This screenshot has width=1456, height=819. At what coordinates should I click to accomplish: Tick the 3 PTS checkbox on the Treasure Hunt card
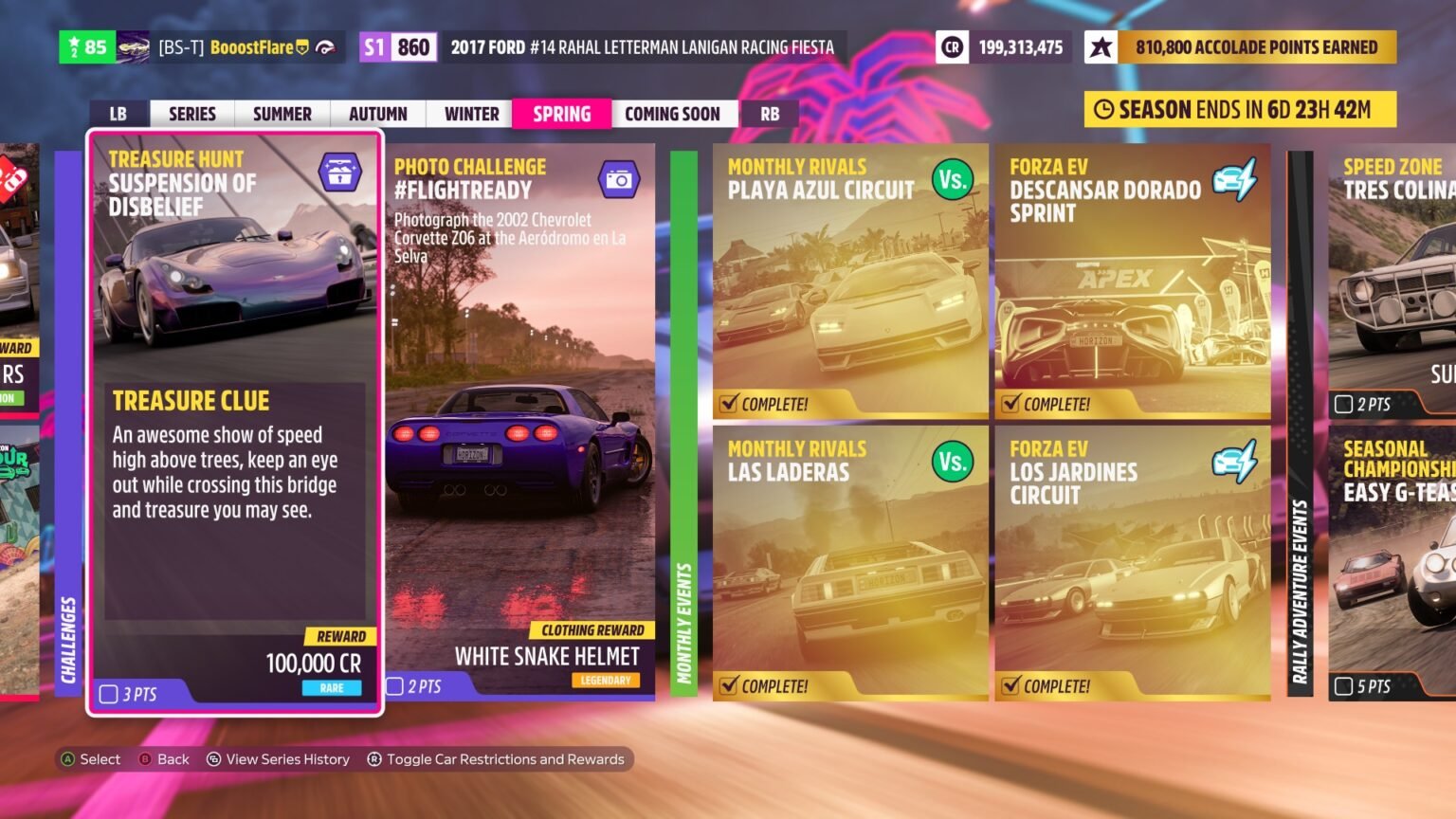coord(107,694)
